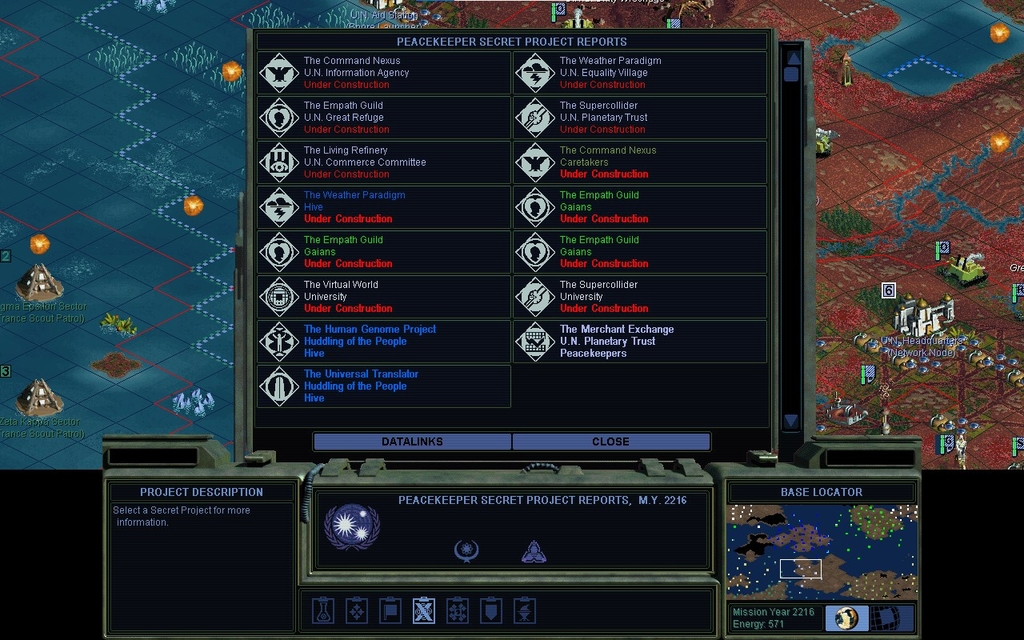The image size is (1024, 640).
Task: Select The Weather Paradigm at U.N. Equality Village
Action: click(x=640, y=73)
